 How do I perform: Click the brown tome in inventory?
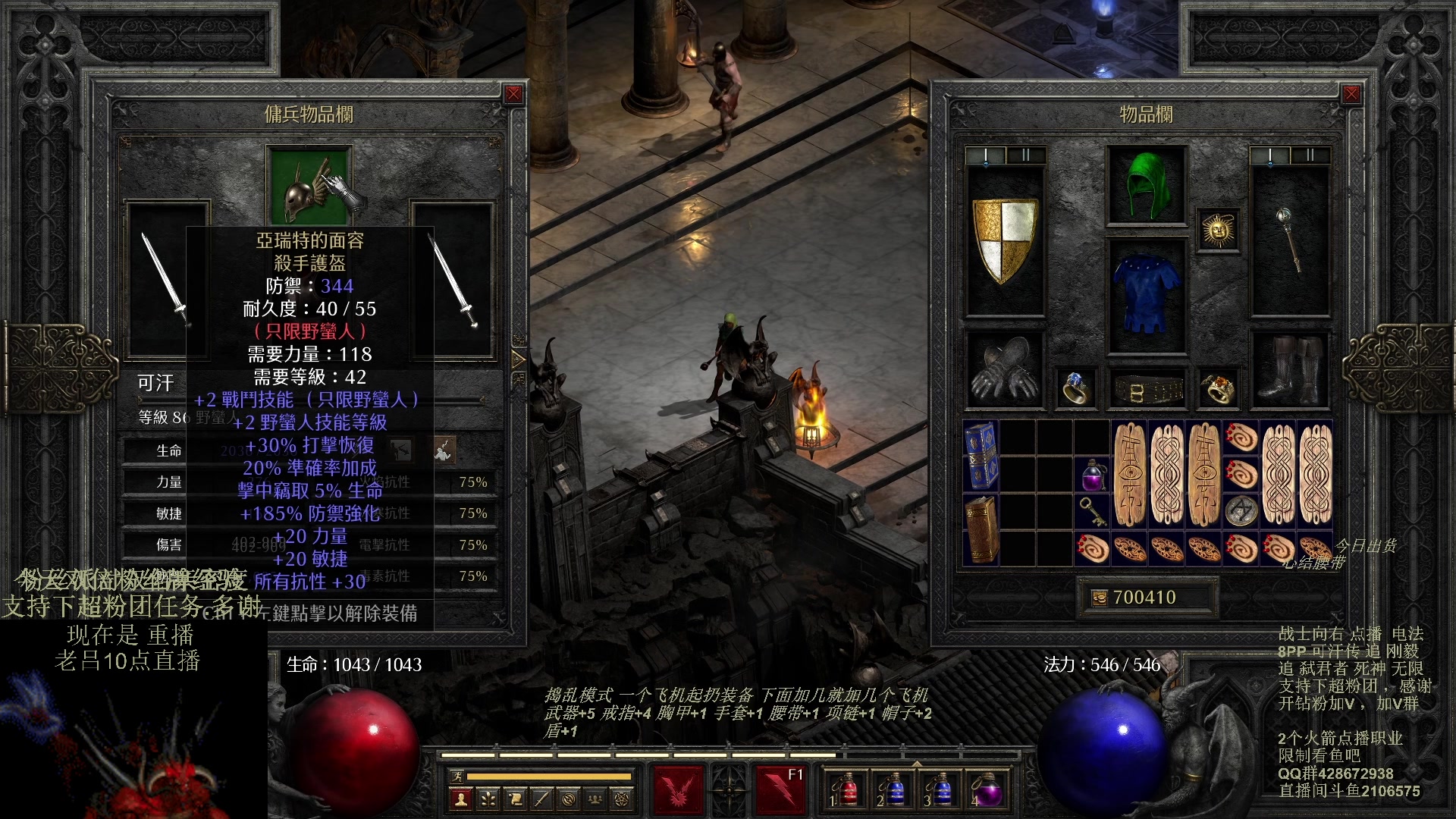click(981, 529)
